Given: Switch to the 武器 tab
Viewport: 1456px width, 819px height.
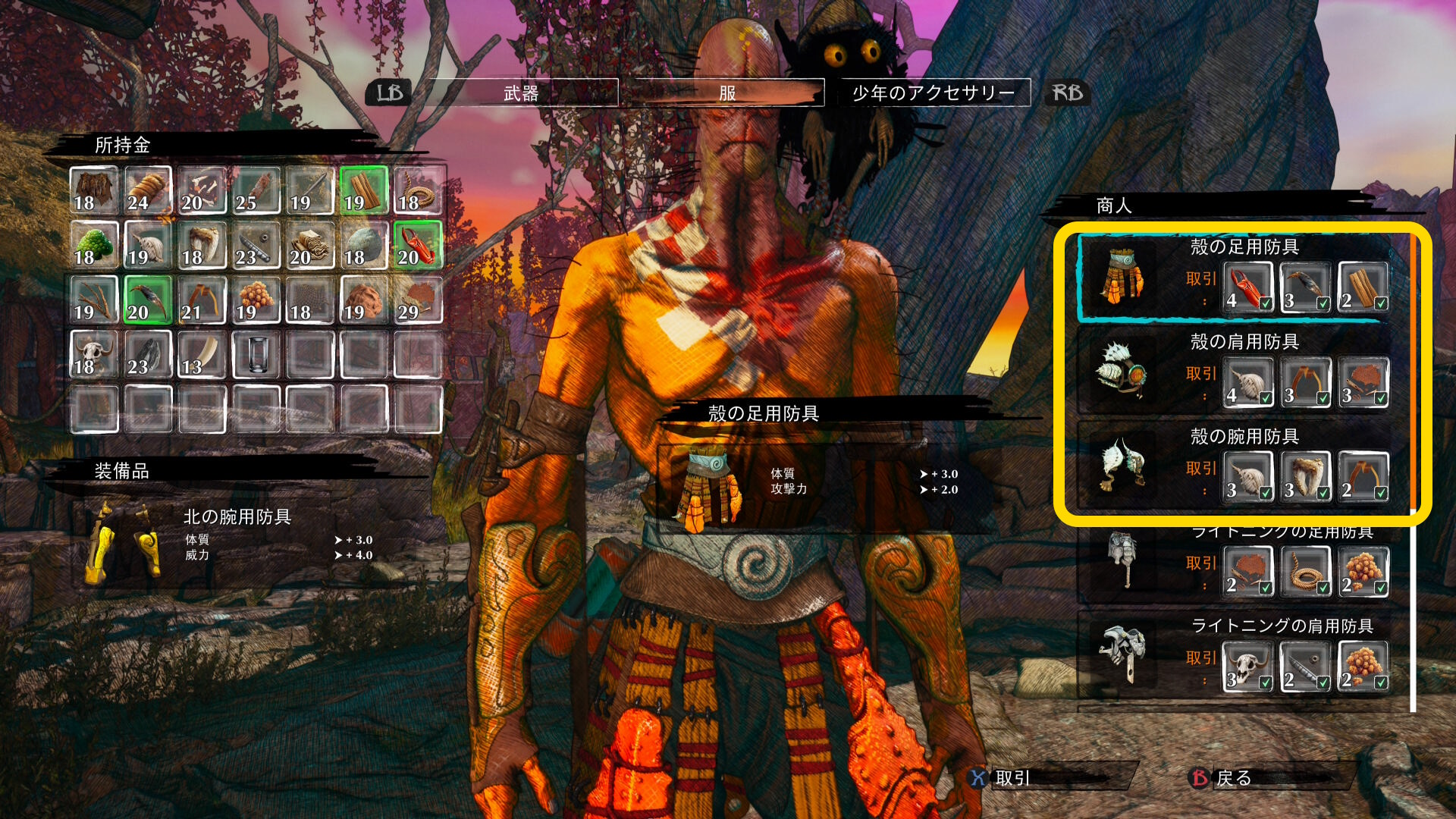Looking at the screenshot, I should pyautogui.click(x=521, y=93).
